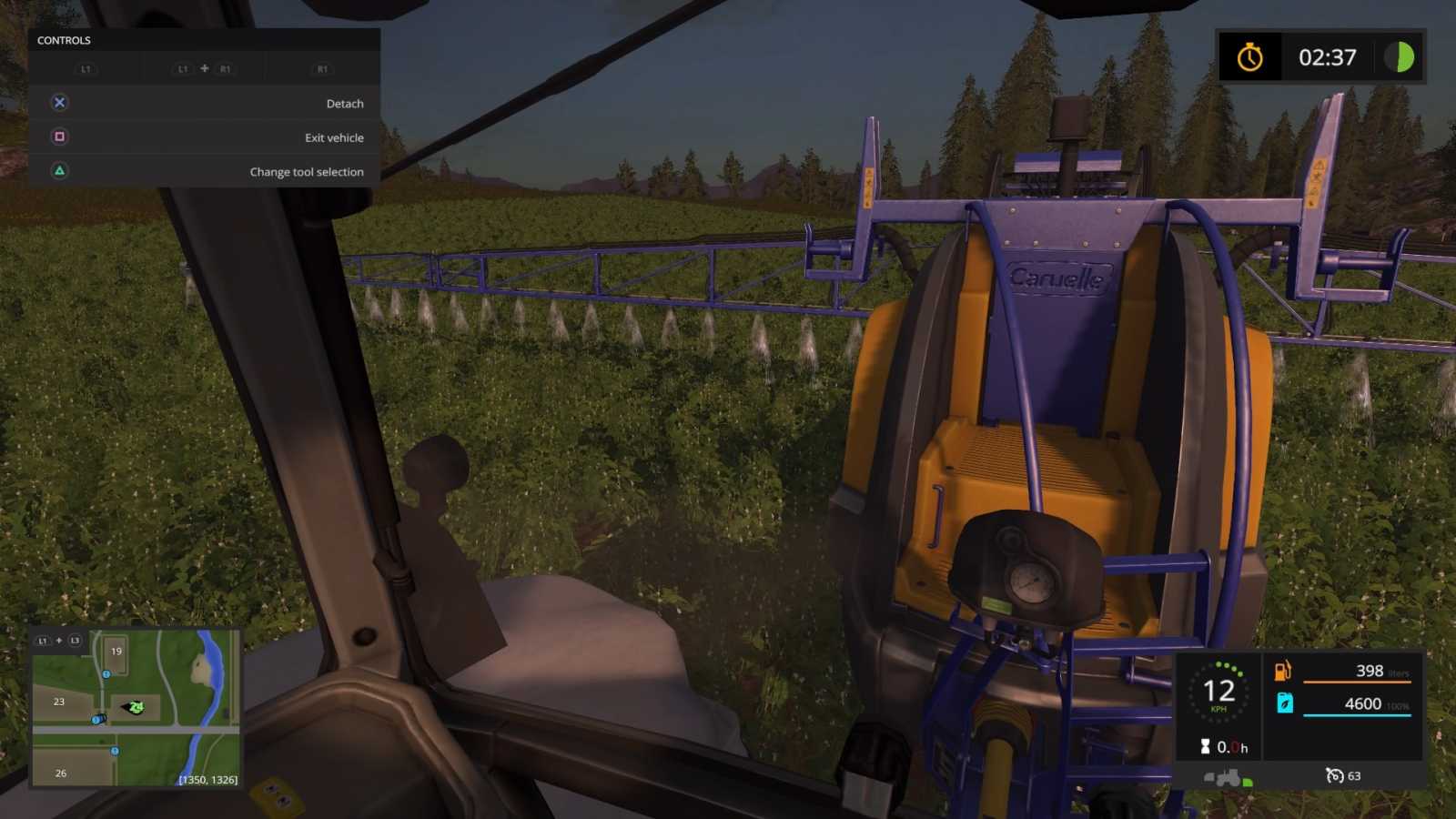Click the damage gauge icon showing 63

point(1336,775)
